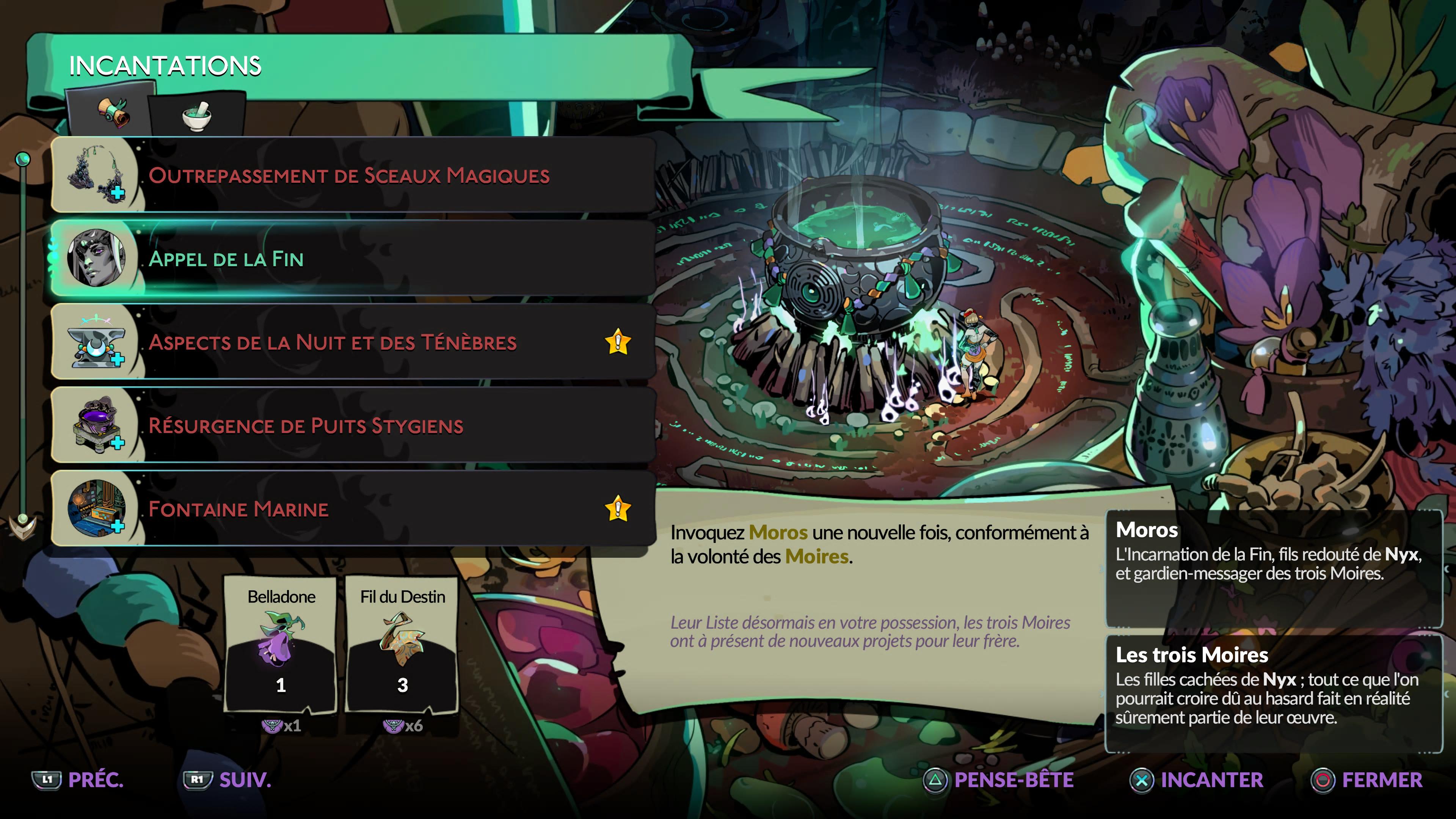Cast the spell with Incanter
This screenshot has width=1456, height=819.
(1196, 780)
